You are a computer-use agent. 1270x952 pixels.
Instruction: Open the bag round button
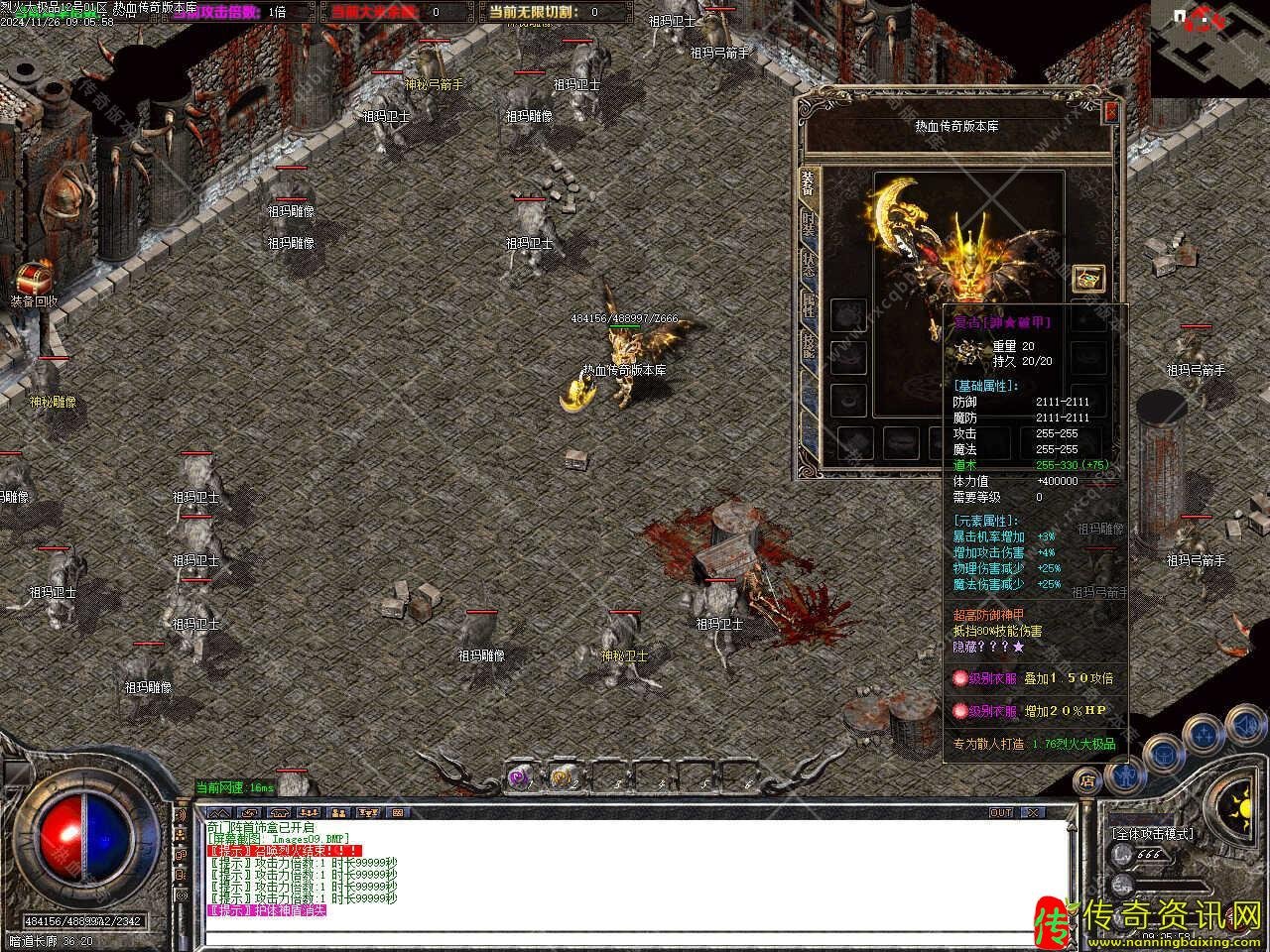click(1162, 754)
